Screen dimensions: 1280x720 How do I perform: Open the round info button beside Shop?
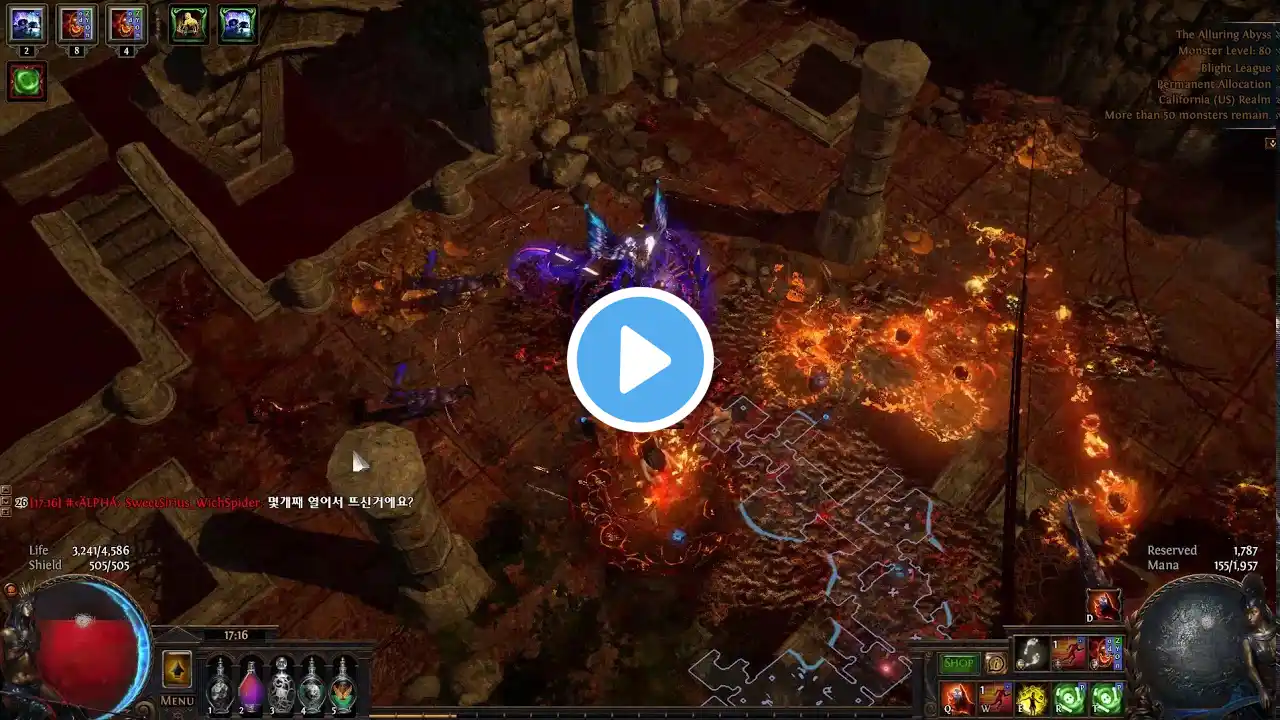click(995, 663)
